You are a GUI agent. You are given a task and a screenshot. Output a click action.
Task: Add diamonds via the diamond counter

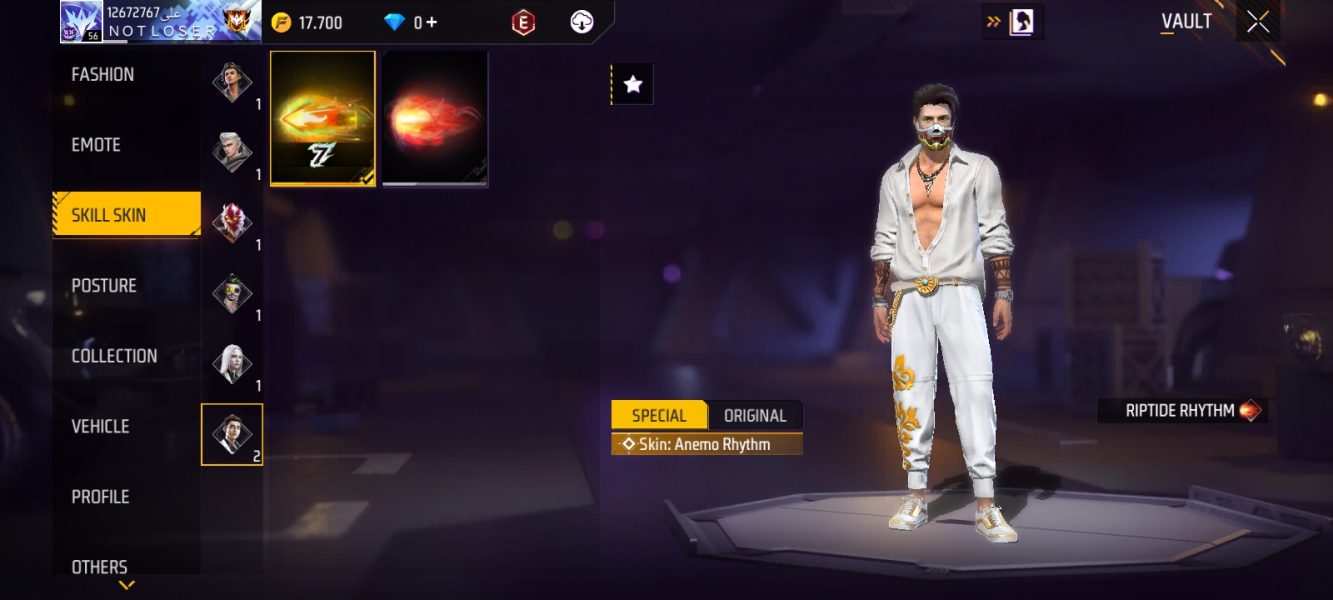[x=411, y=22]
